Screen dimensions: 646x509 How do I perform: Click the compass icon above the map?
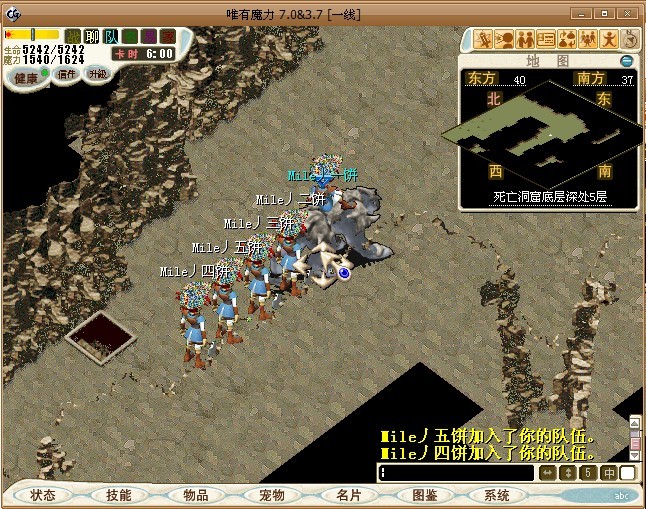coord(630,39)
